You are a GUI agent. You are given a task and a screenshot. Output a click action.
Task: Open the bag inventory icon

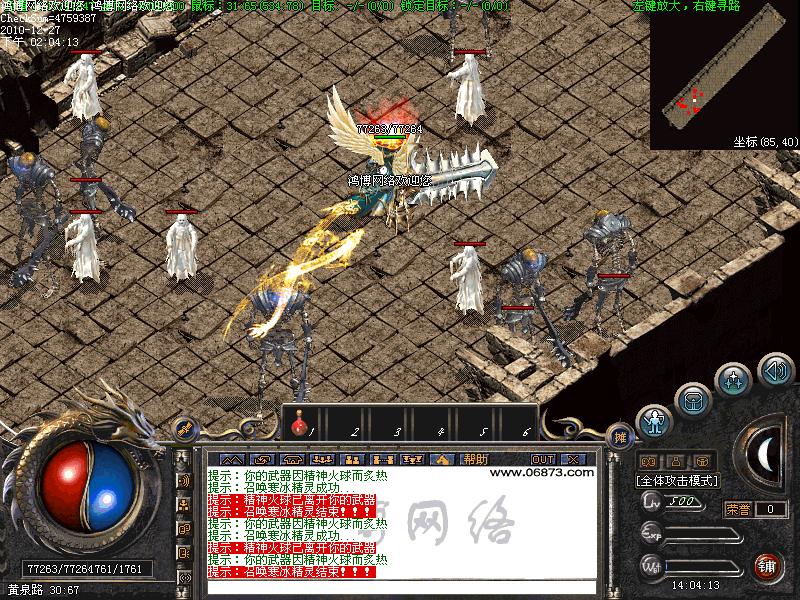(692, 399)
